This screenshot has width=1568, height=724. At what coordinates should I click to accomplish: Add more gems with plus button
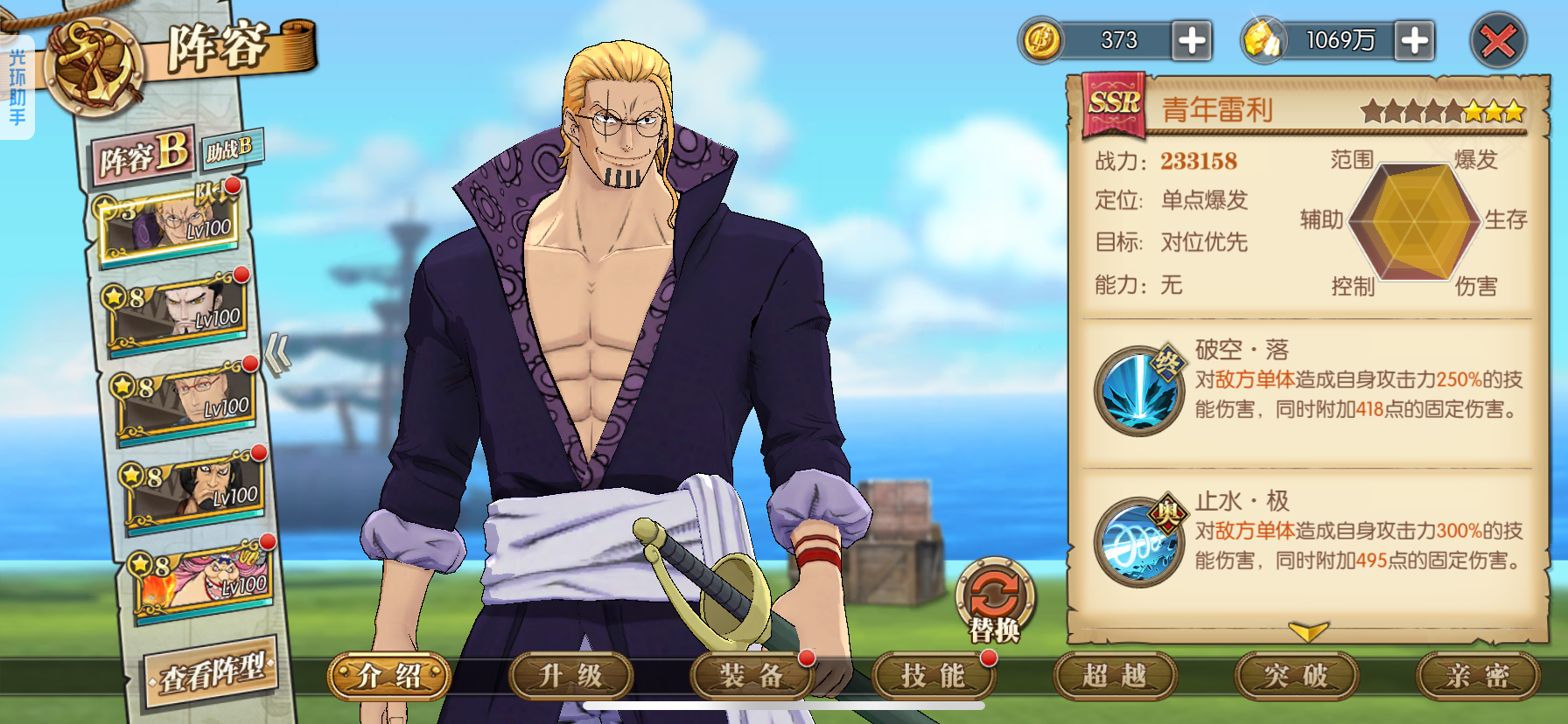coord(1415,40)
